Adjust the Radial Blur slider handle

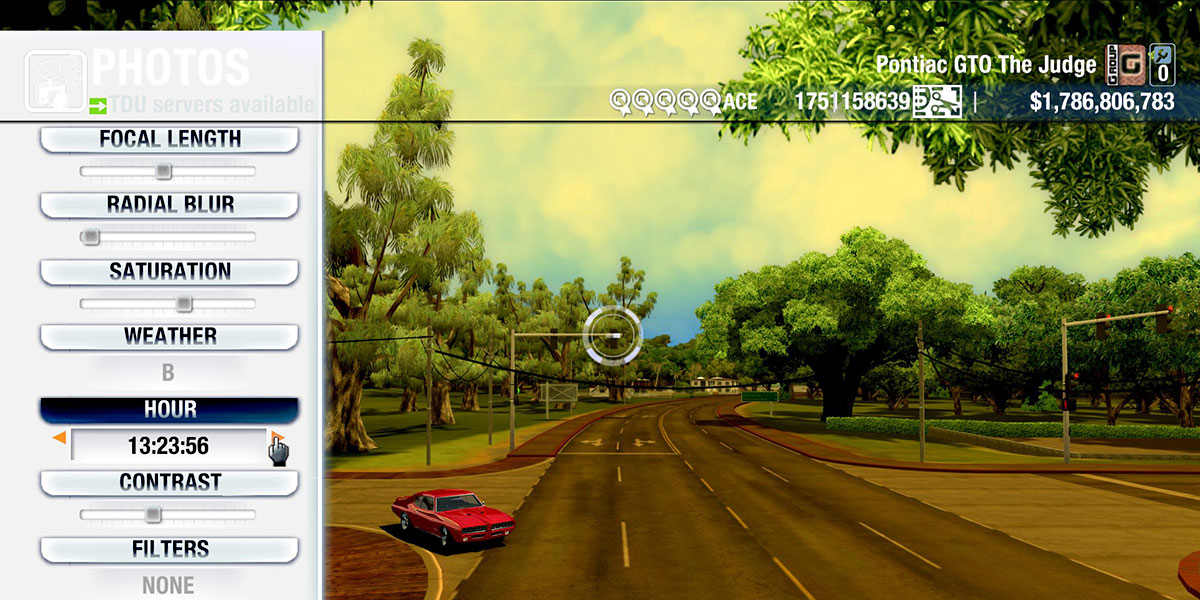coord(91,237)
